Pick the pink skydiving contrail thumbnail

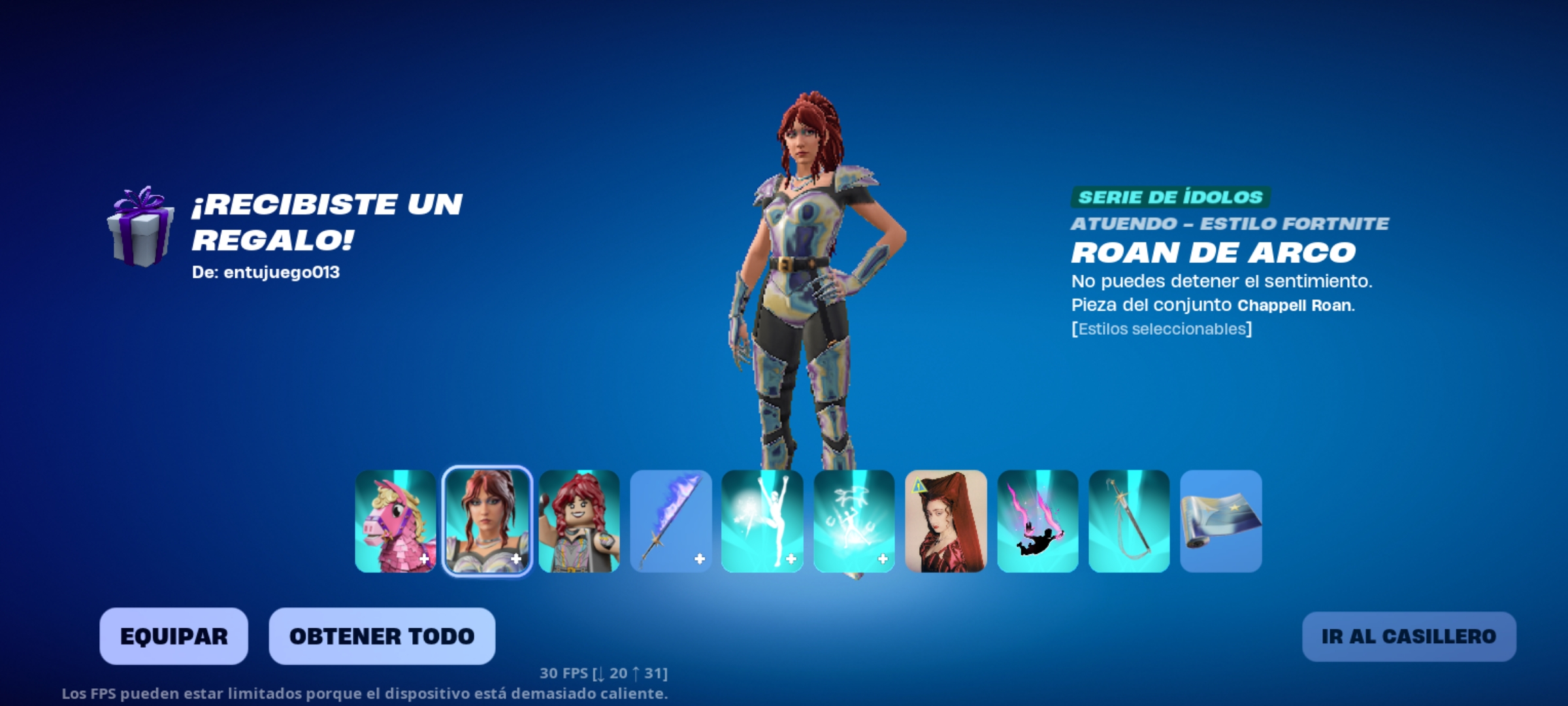point(1037,521)
